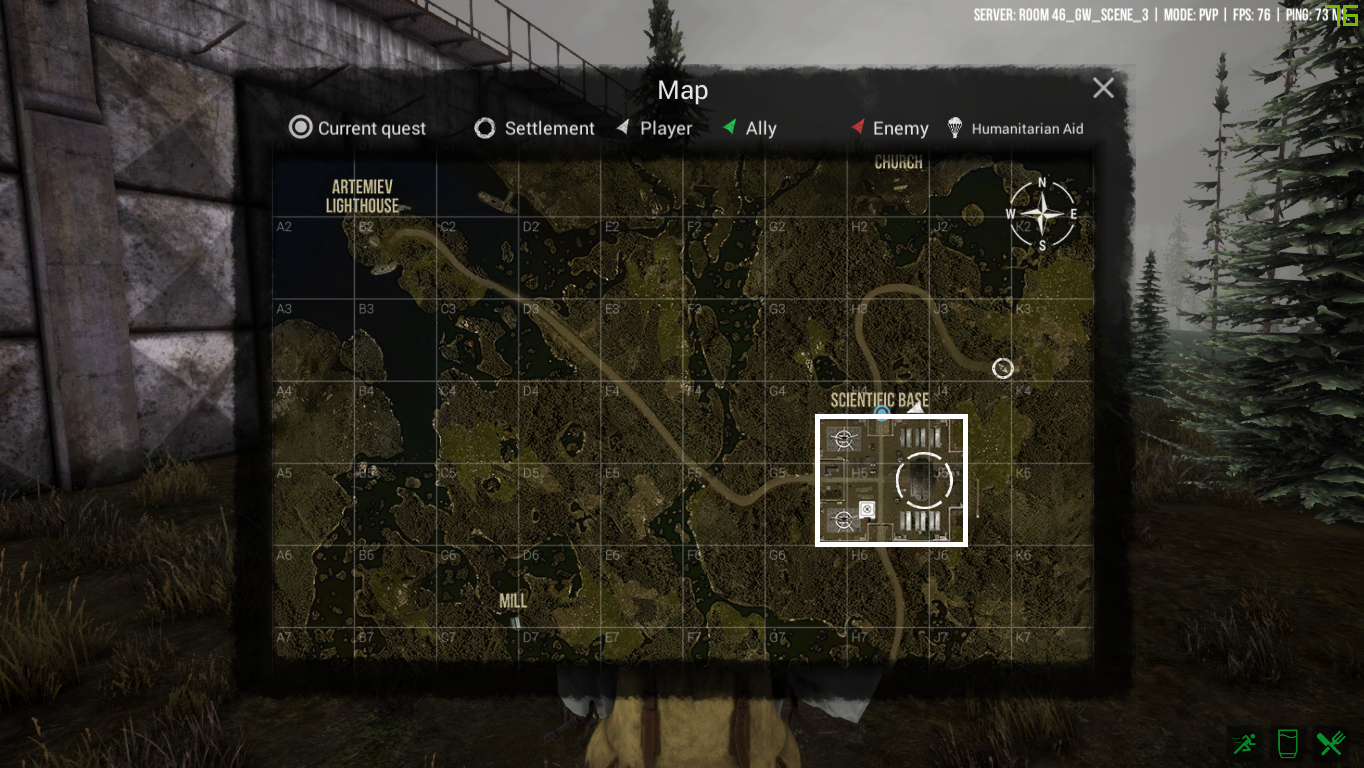Click the thirst water glass icon
Screen dimensions: 1364x768
pos(1287,743)
